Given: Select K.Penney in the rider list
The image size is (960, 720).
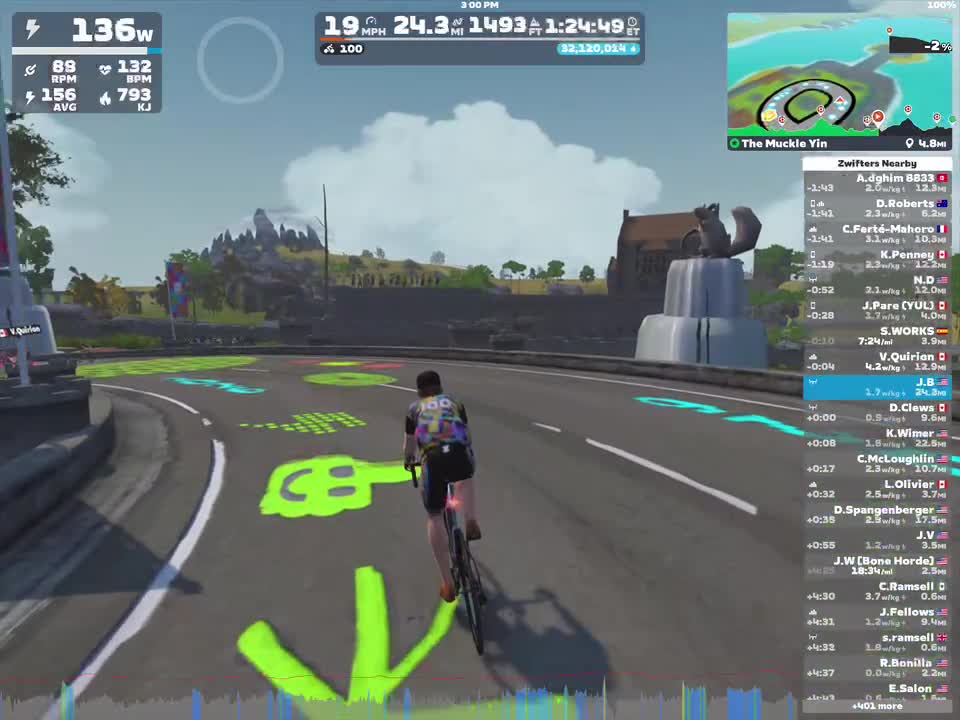Looking at the screenshot, I should click(x=877, y=259).
